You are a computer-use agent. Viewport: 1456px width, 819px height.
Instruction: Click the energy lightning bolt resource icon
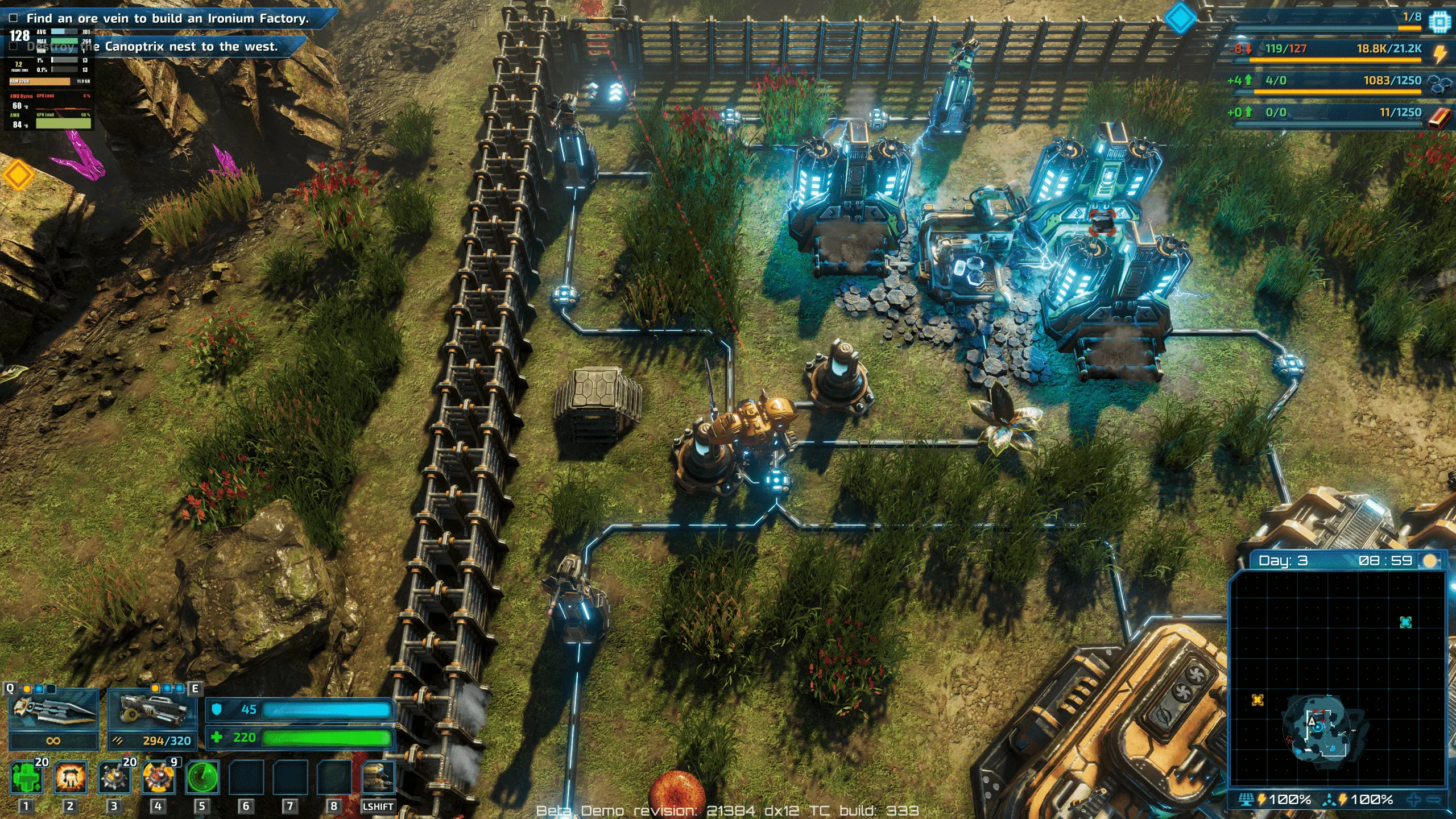point(1440,53)
